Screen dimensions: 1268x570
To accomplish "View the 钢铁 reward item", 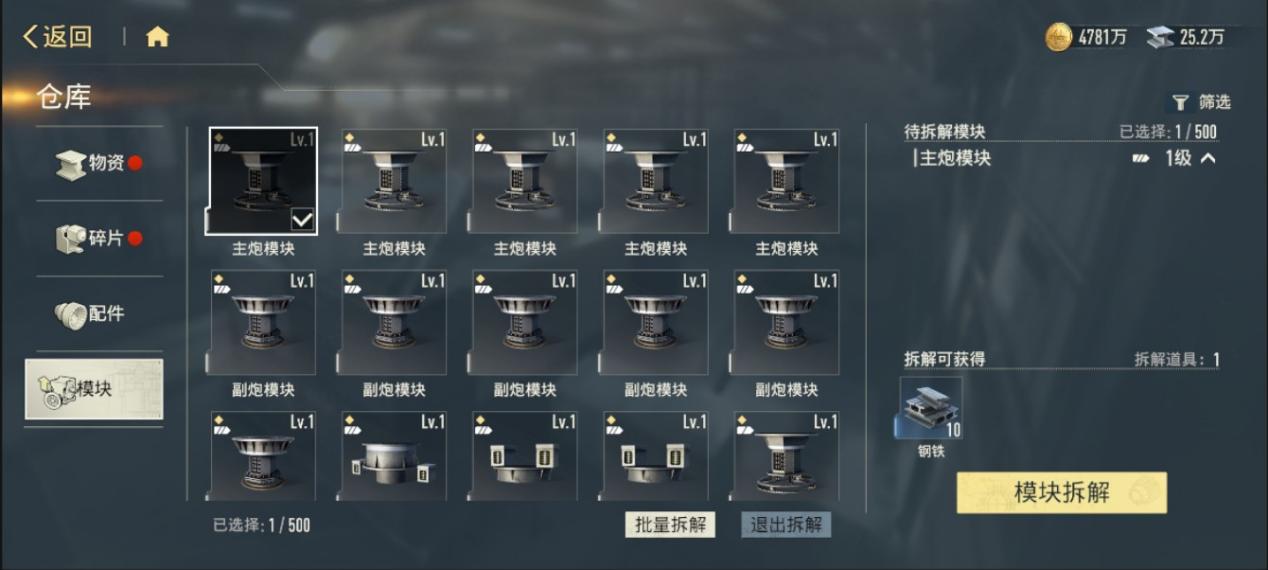I will tap(931, 409).
